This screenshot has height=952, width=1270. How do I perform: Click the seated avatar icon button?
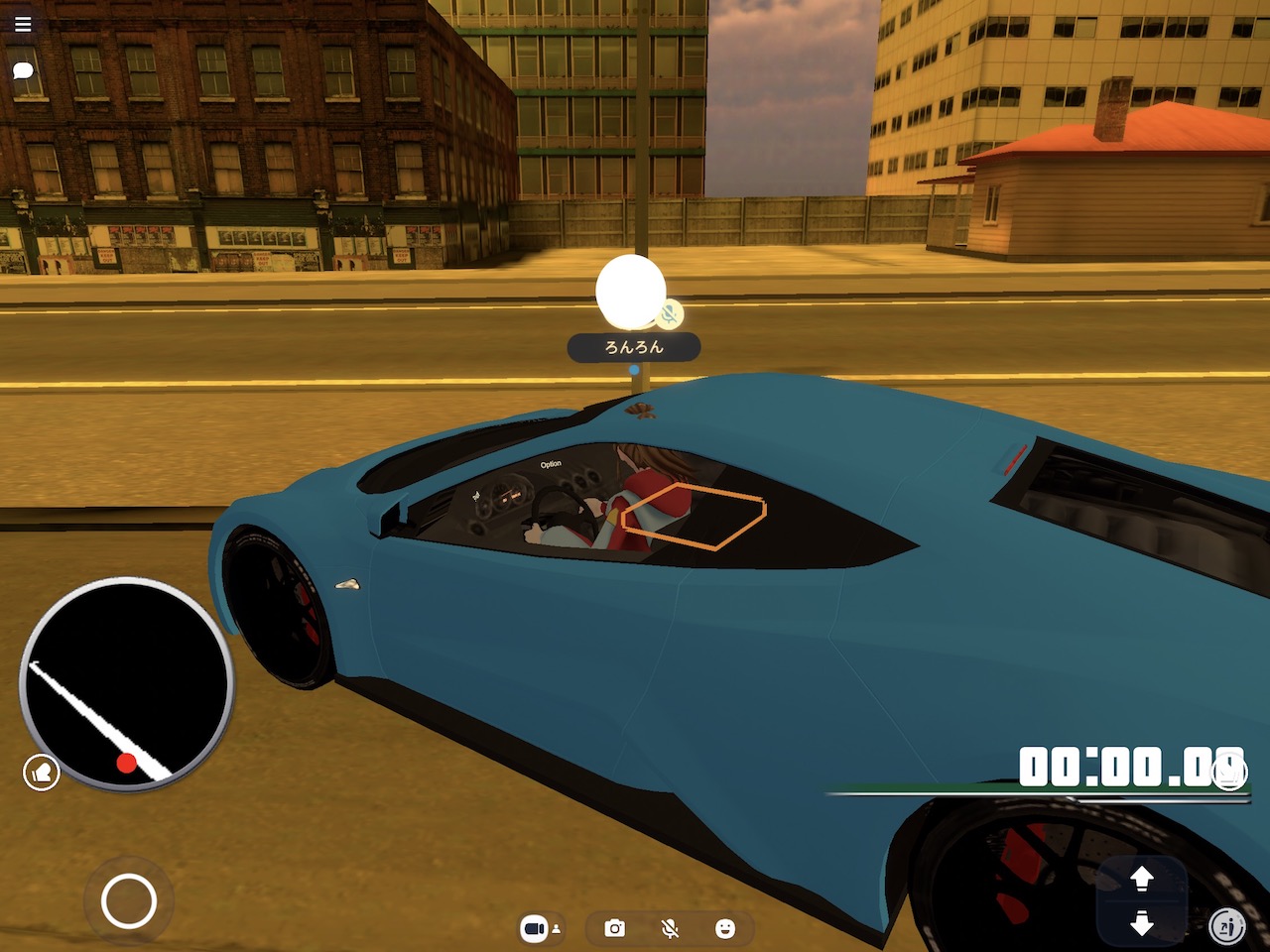[x=1228, y=927]
